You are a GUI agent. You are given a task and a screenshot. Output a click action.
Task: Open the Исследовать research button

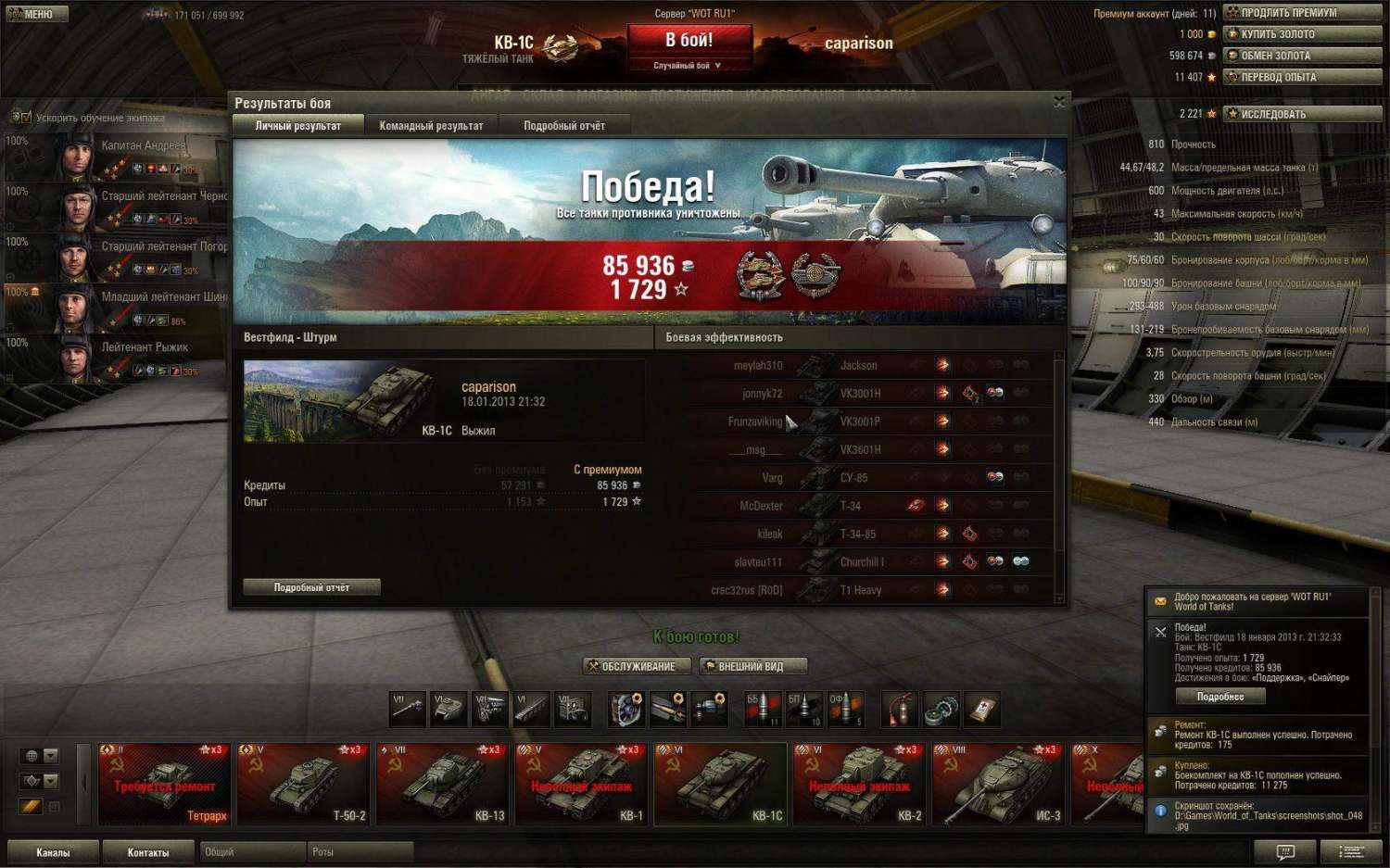(1302, 114)
